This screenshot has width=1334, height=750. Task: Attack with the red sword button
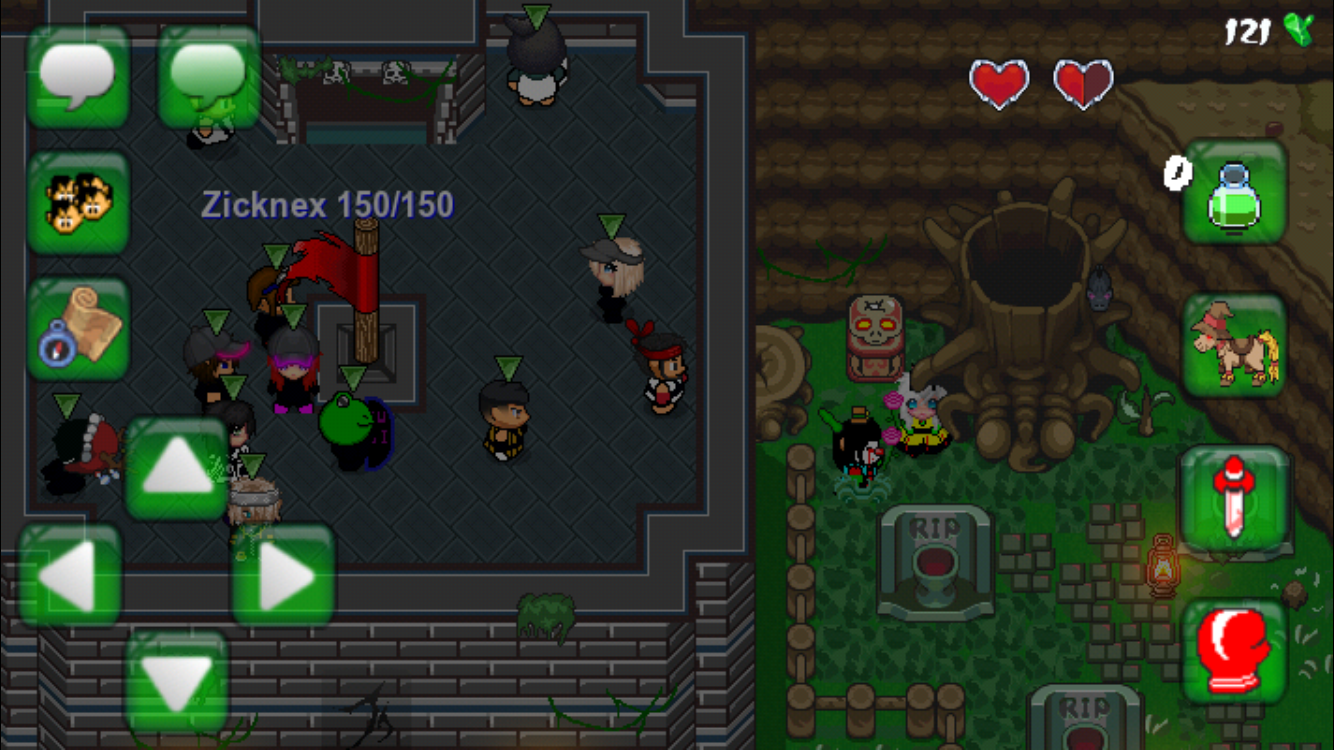click(x=1234, y=498)
